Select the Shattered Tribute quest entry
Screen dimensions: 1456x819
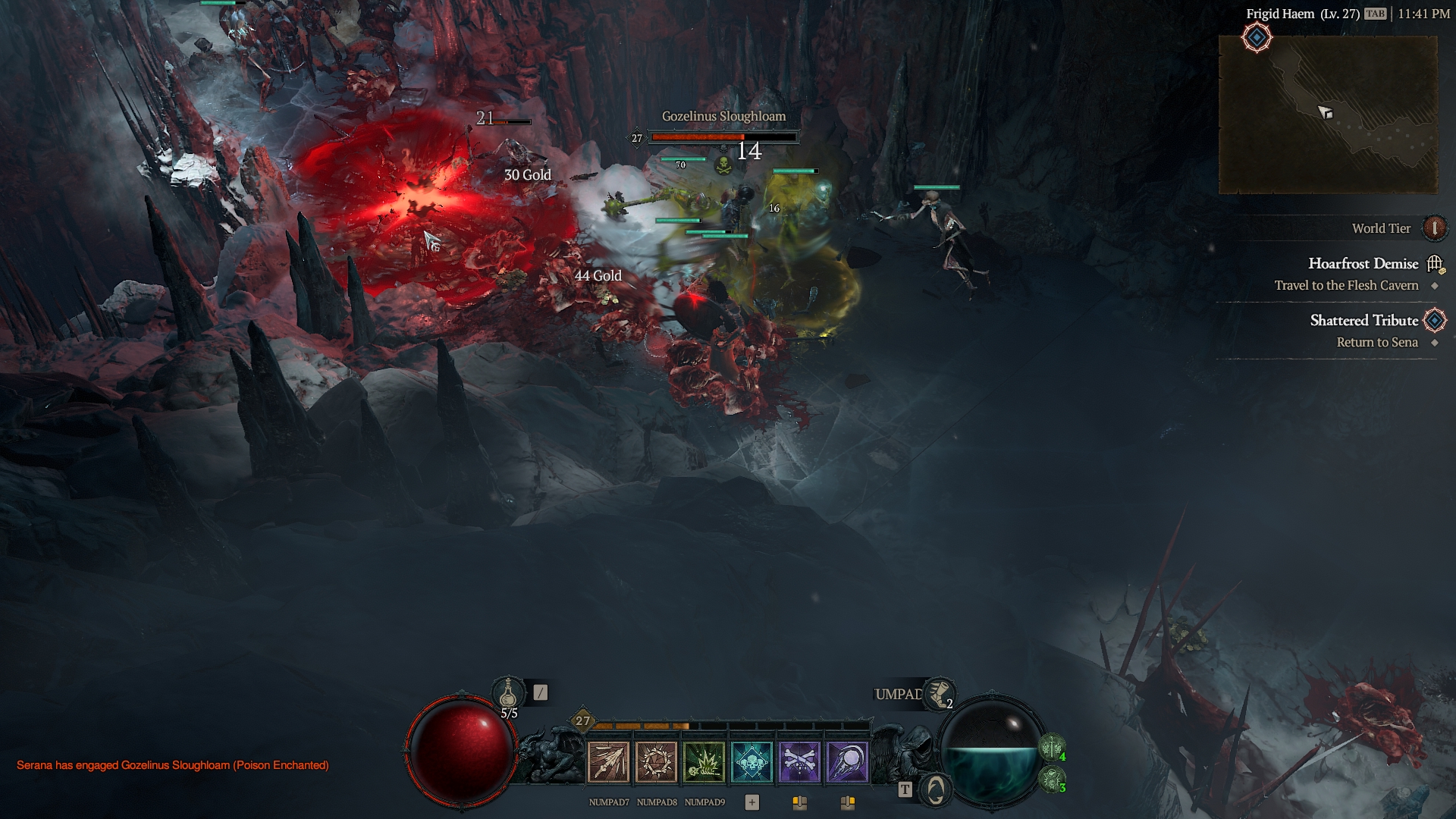tap(1363, 321)
